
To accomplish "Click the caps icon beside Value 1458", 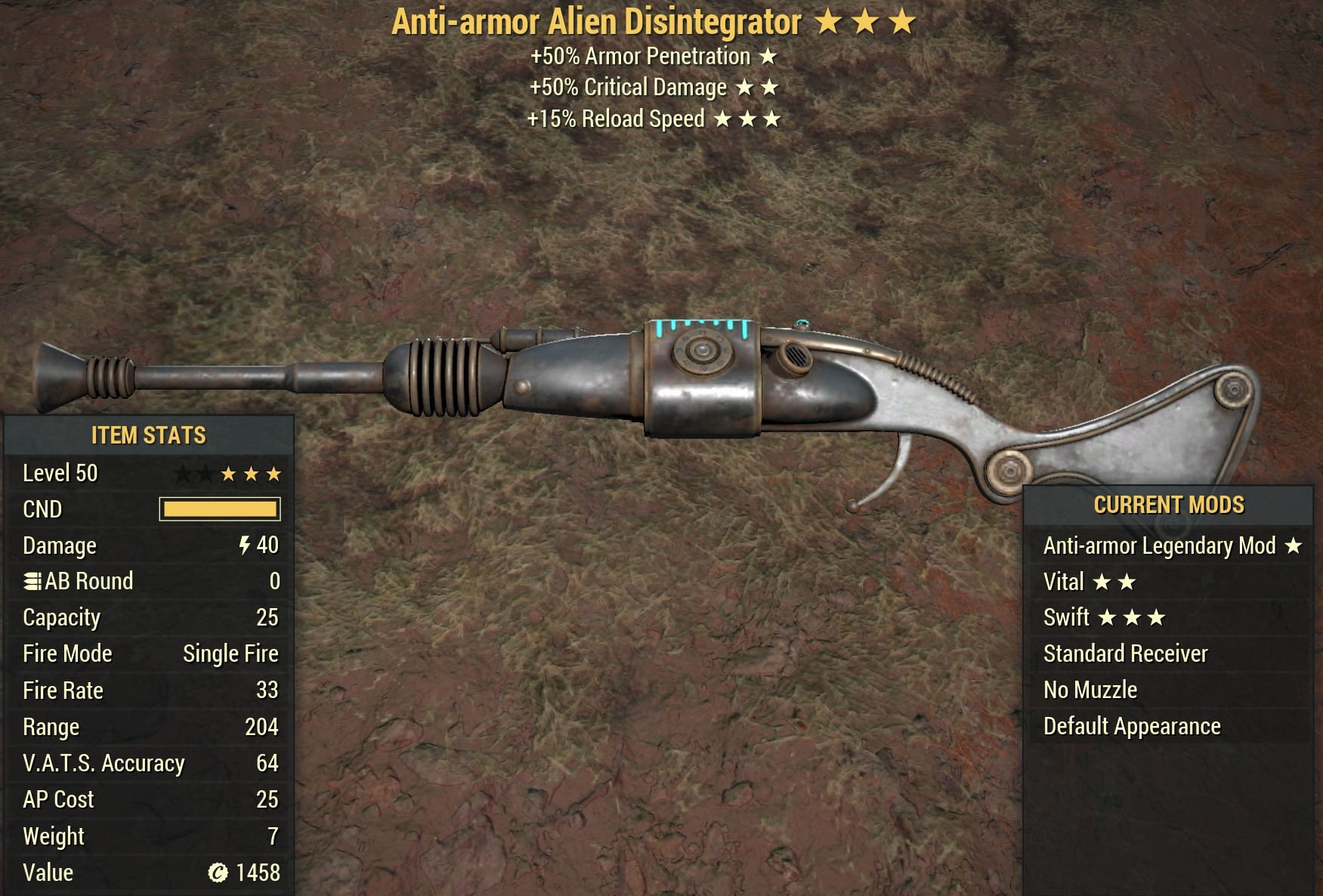I will [x=218, y=872].
